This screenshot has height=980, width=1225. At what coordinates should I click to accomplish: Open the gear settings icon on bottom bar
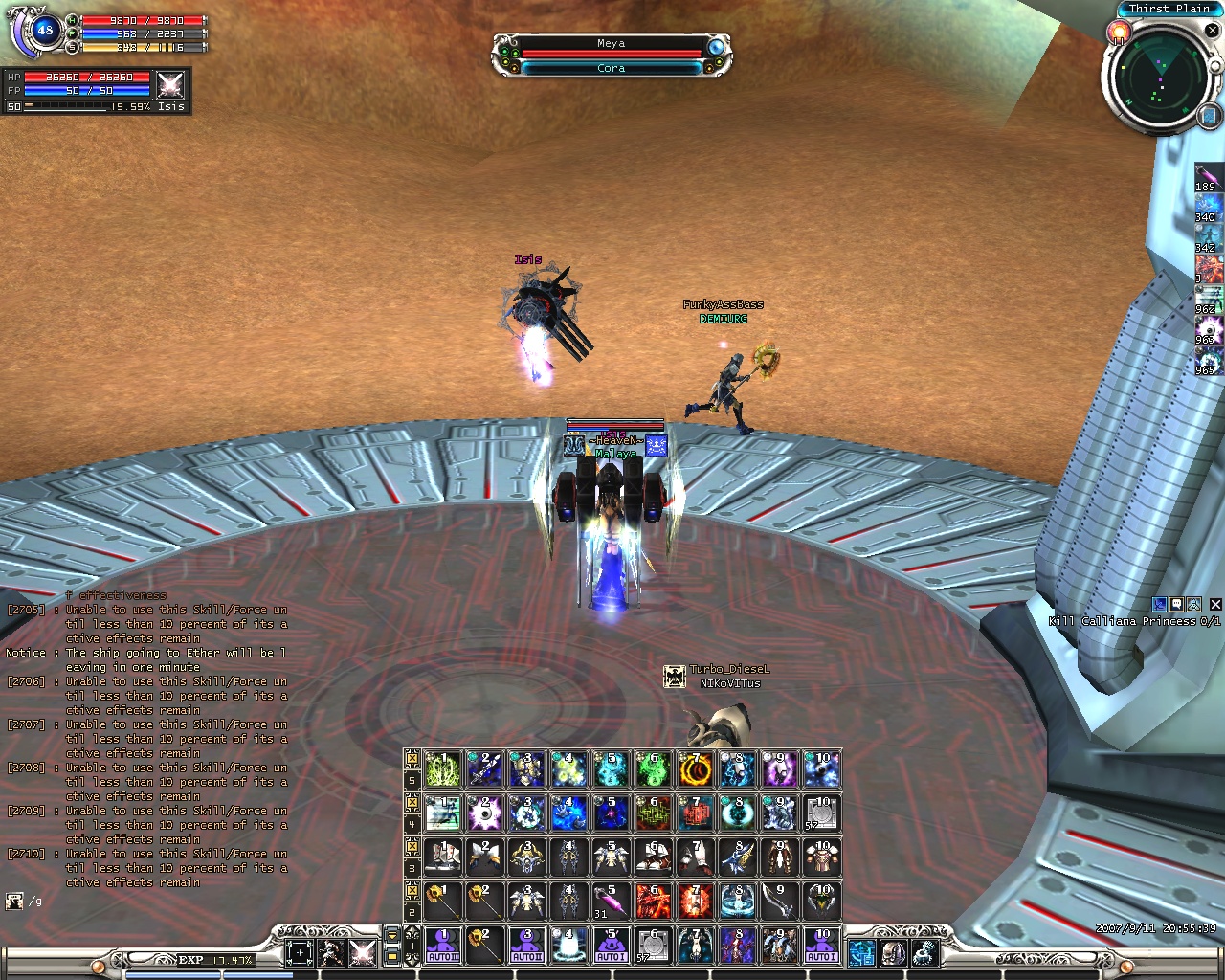click(x=924, y=952)
